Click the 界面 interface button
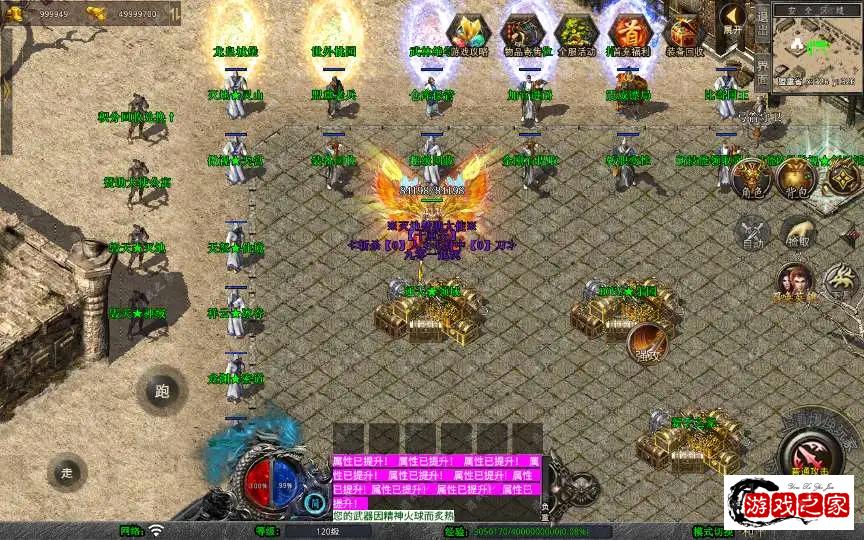Viewport: 864px width, 540px height. (762, 72)
